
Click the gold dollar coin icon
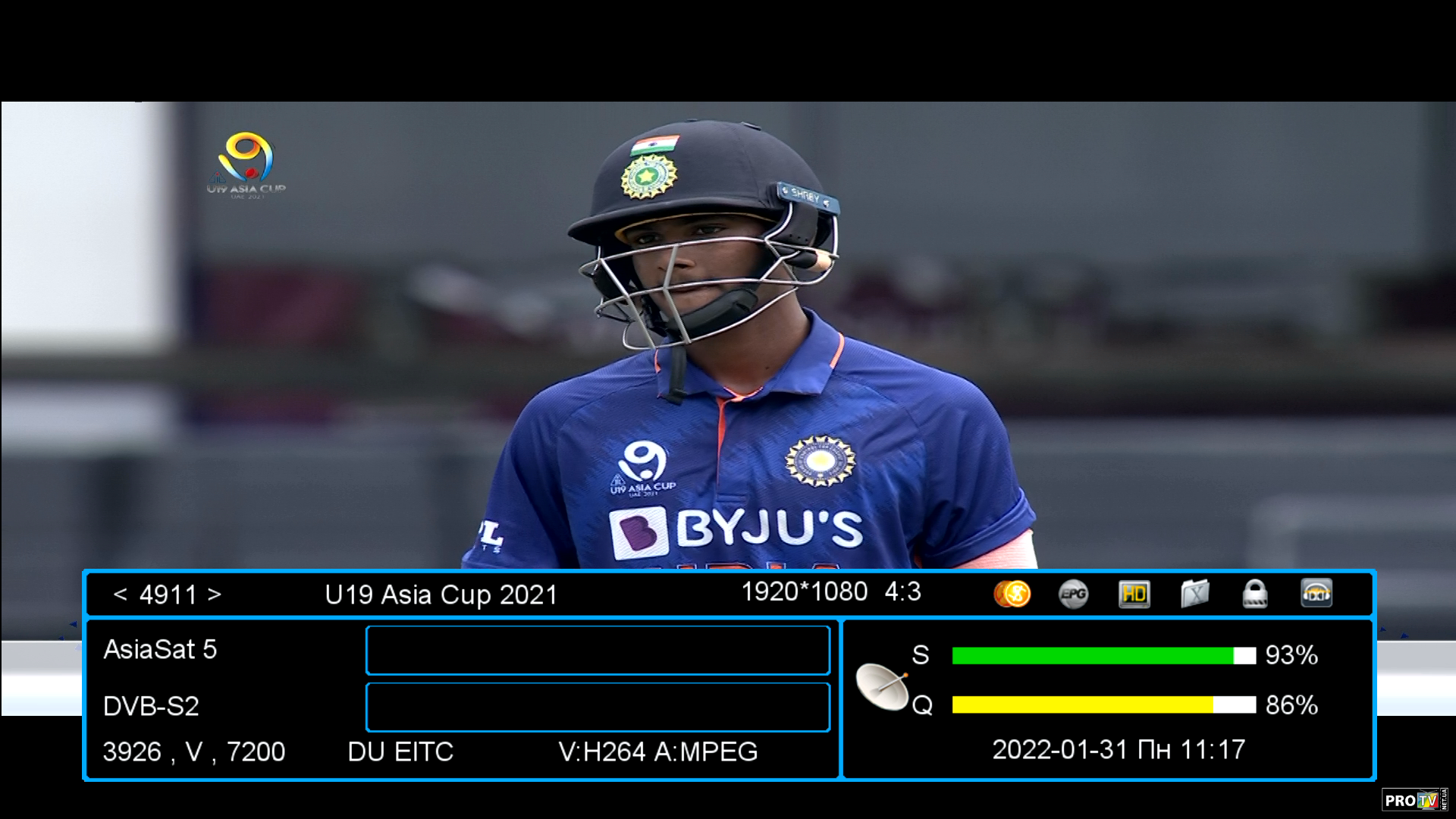[x=1012, y=594]
